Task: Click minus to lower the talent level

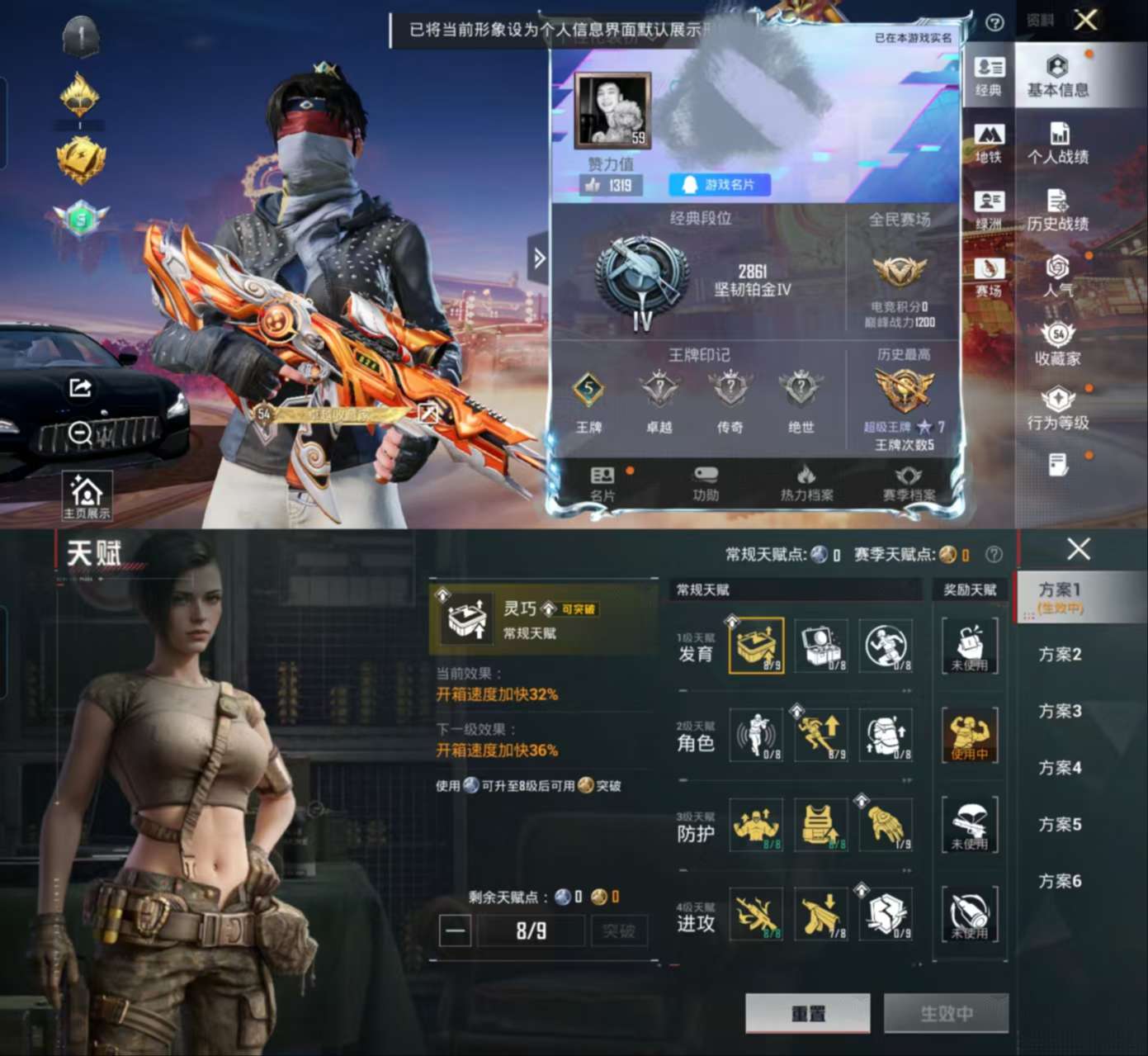Action: tap(456, 931)
